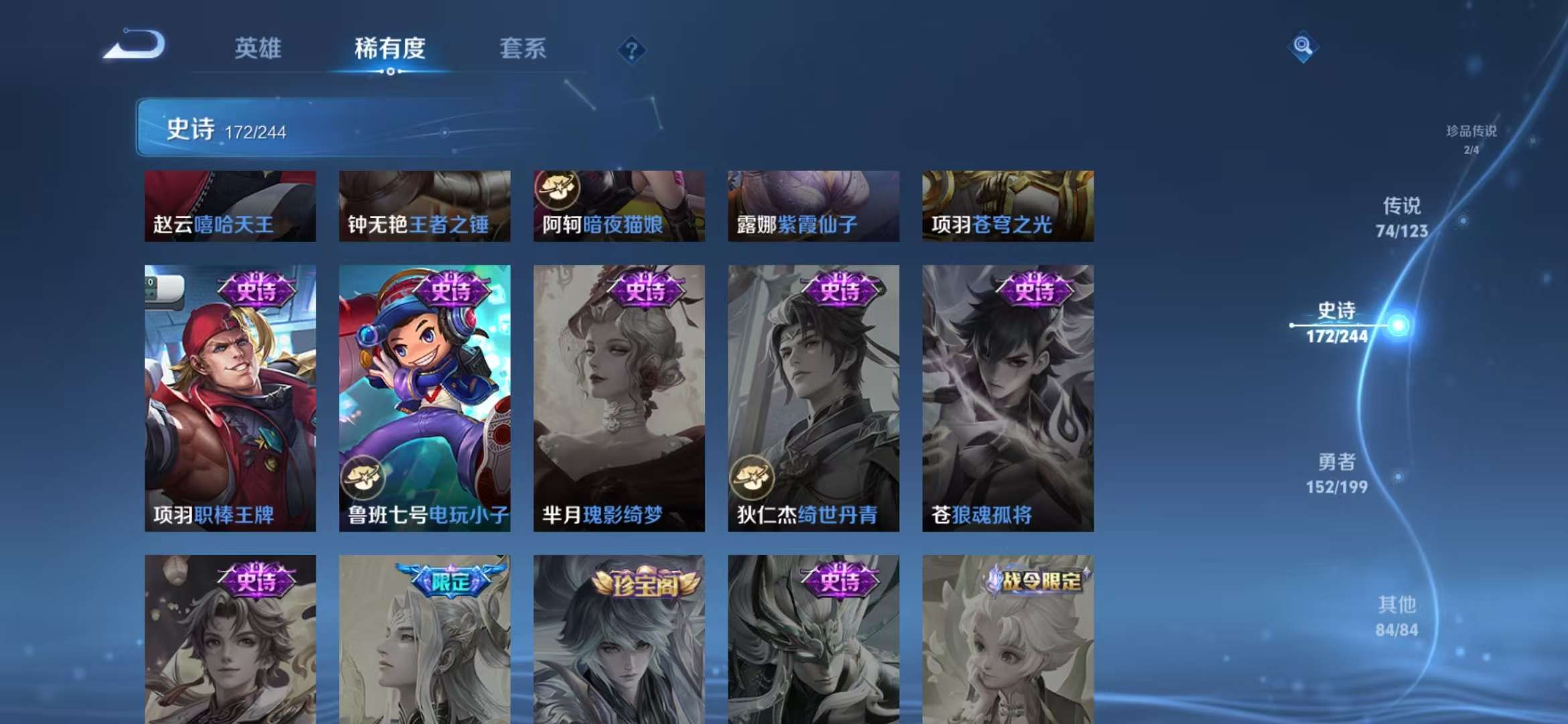Select the 稀有度 tab
1568x724 pixels.
tap(390, 49)
